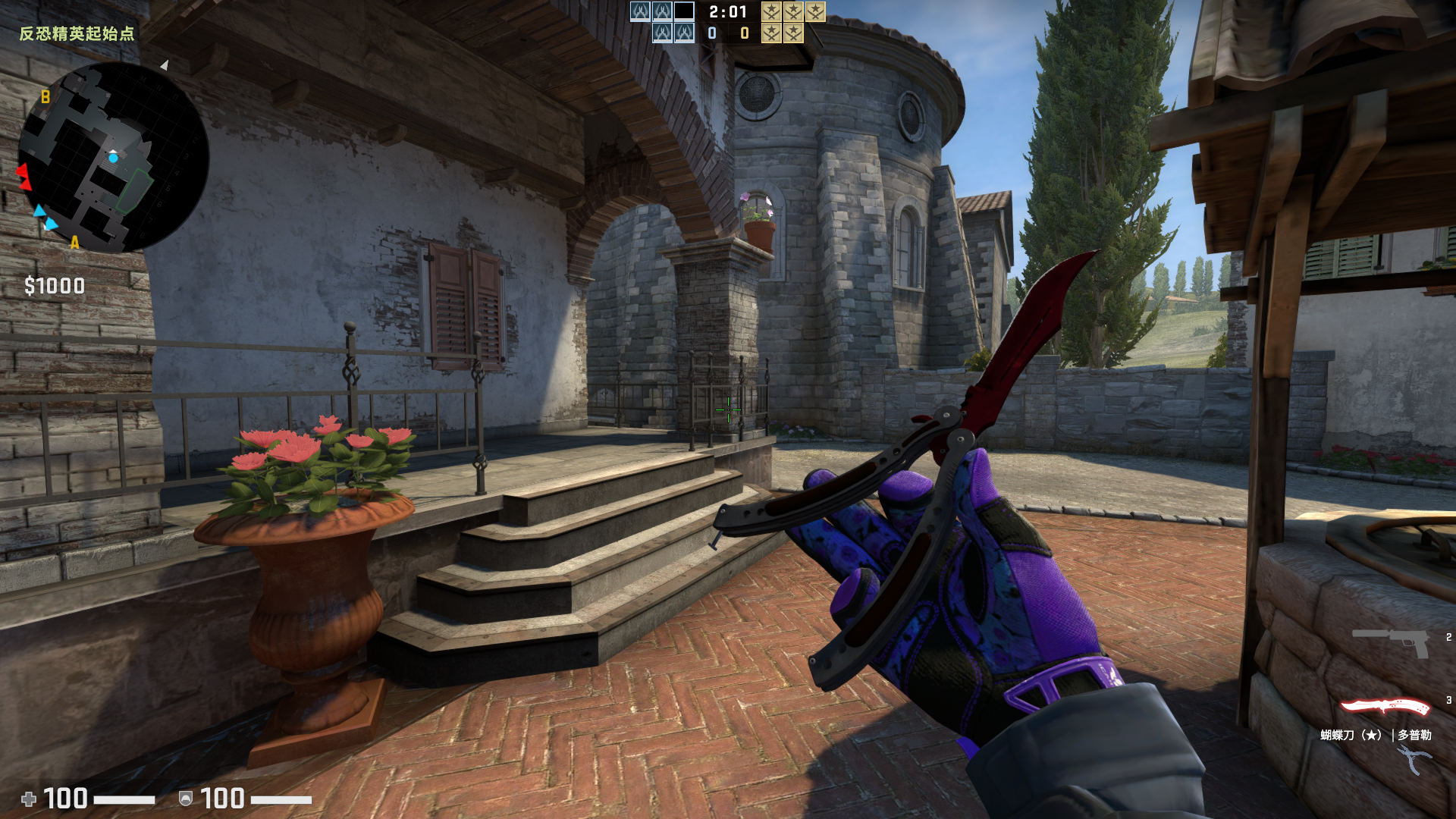Click the $1000 money display
The image size is (1456, 819).
53,286
